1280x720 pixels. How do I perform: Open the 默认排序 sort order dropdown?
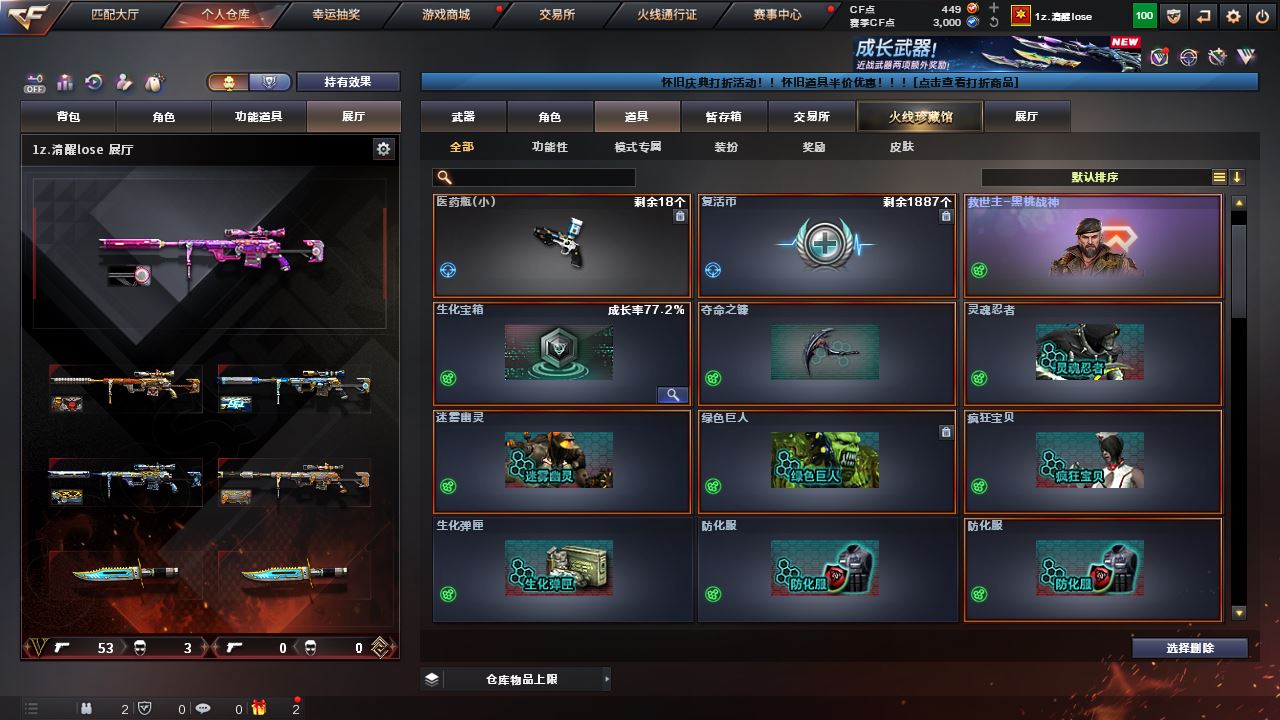(x=1095, y=177)
